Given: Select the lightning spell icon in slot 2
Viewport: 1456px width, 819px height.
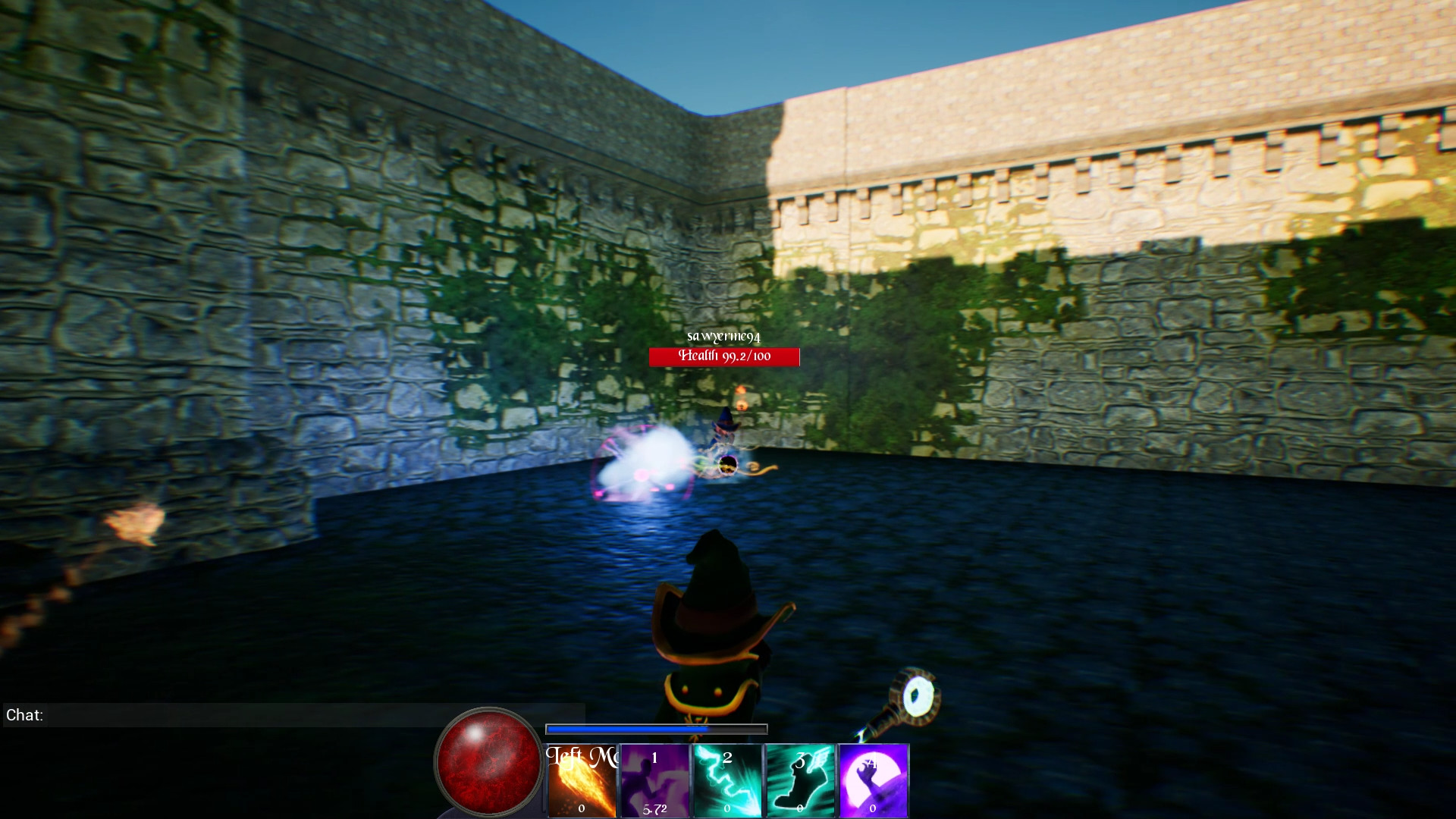Looking at the screenshot, I should click(x=726, y=780).
